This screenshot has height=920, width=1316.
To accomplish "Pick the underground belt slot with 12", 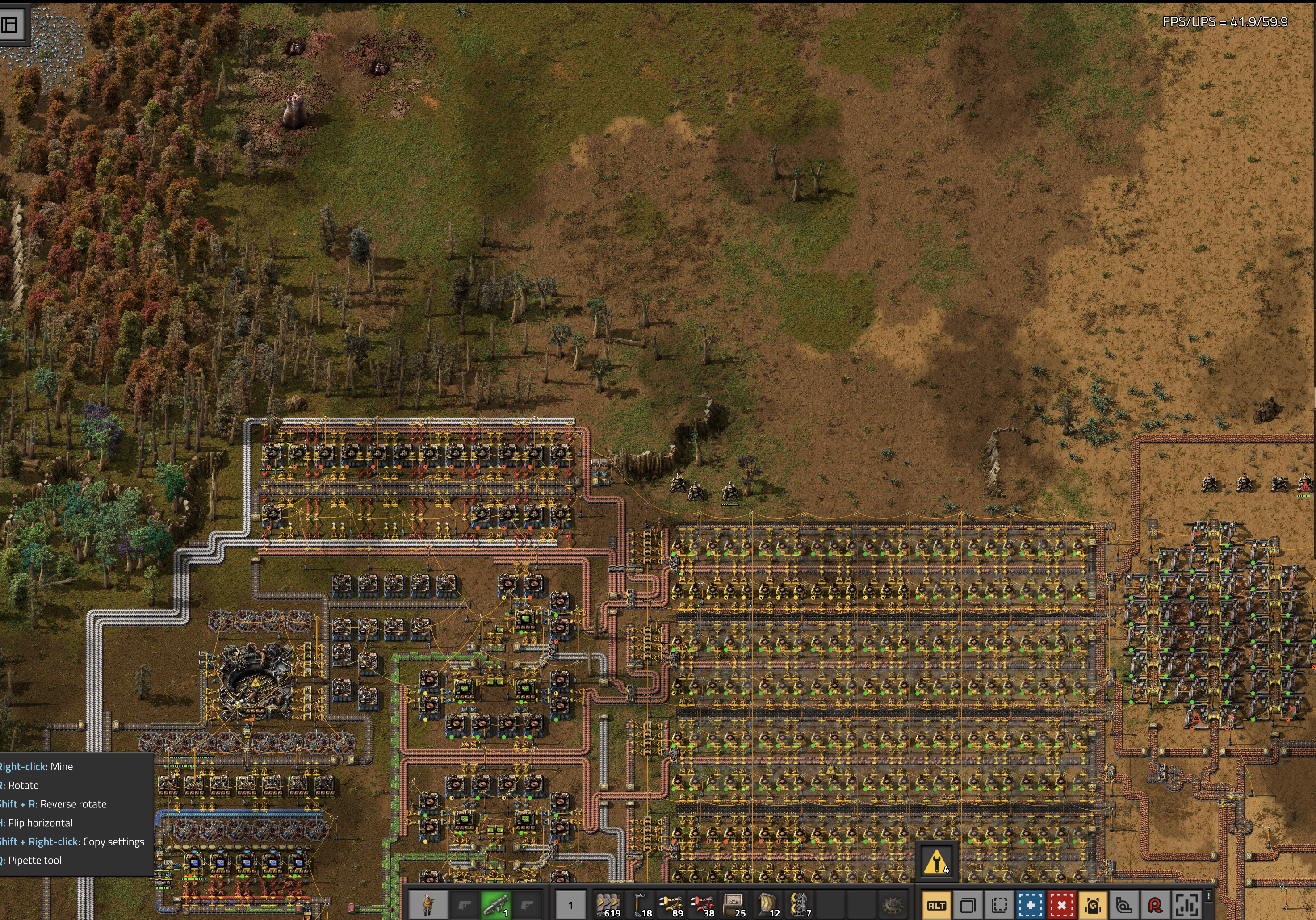I will pyautogui.click(x=767, y=905).
